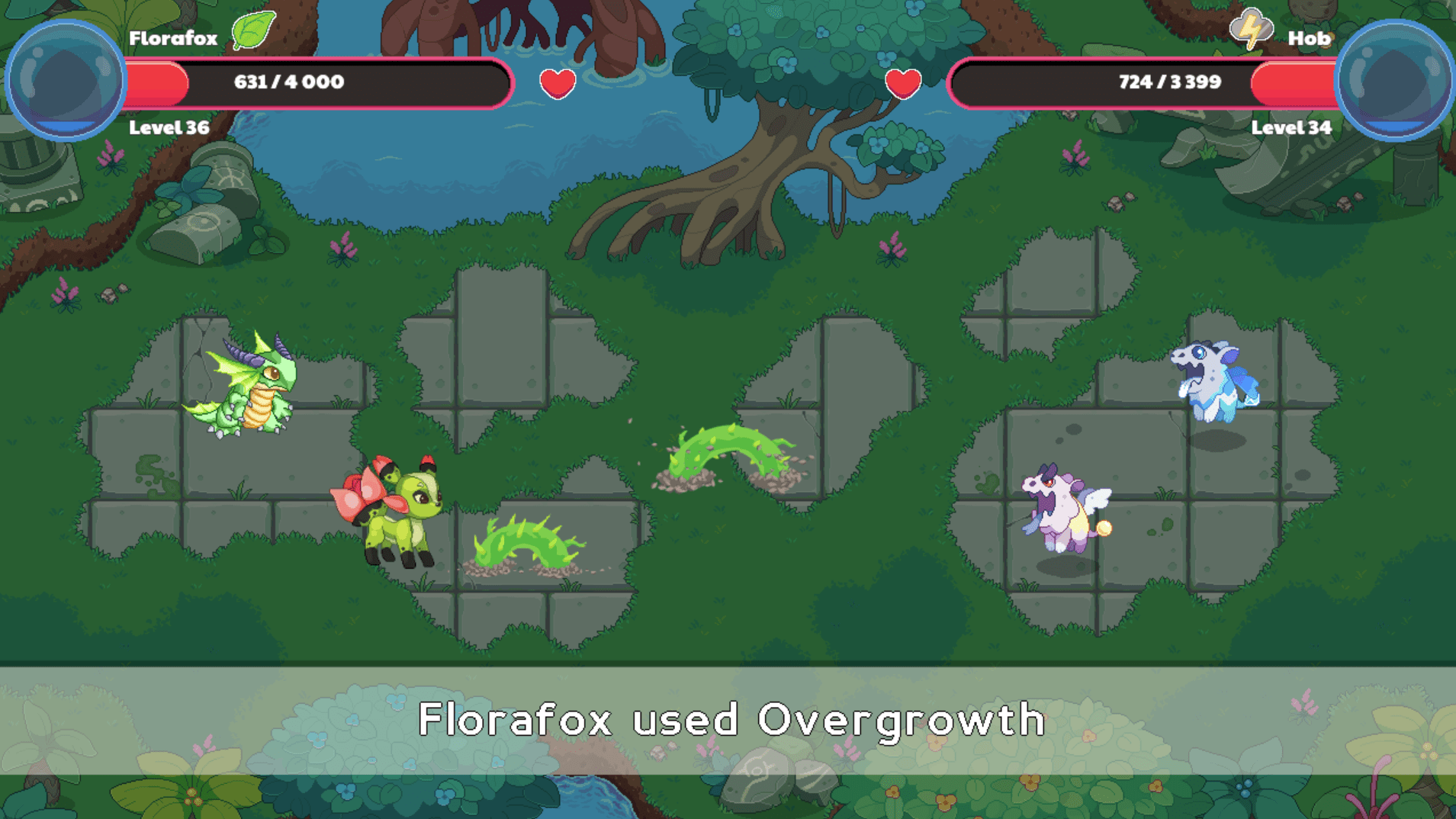Click the Level 34 text
The width and height of the screenshot is (1456, 819).
point(1292,128)
